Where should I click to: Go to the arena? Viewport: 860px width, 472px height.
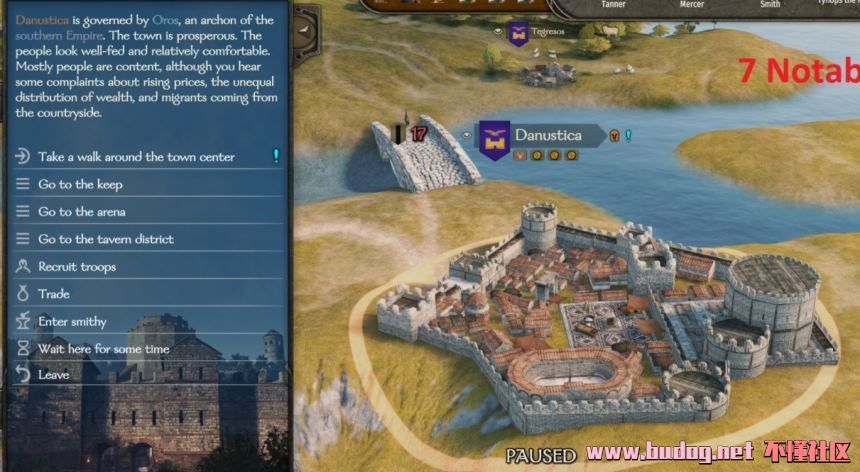tap(82, 212)
